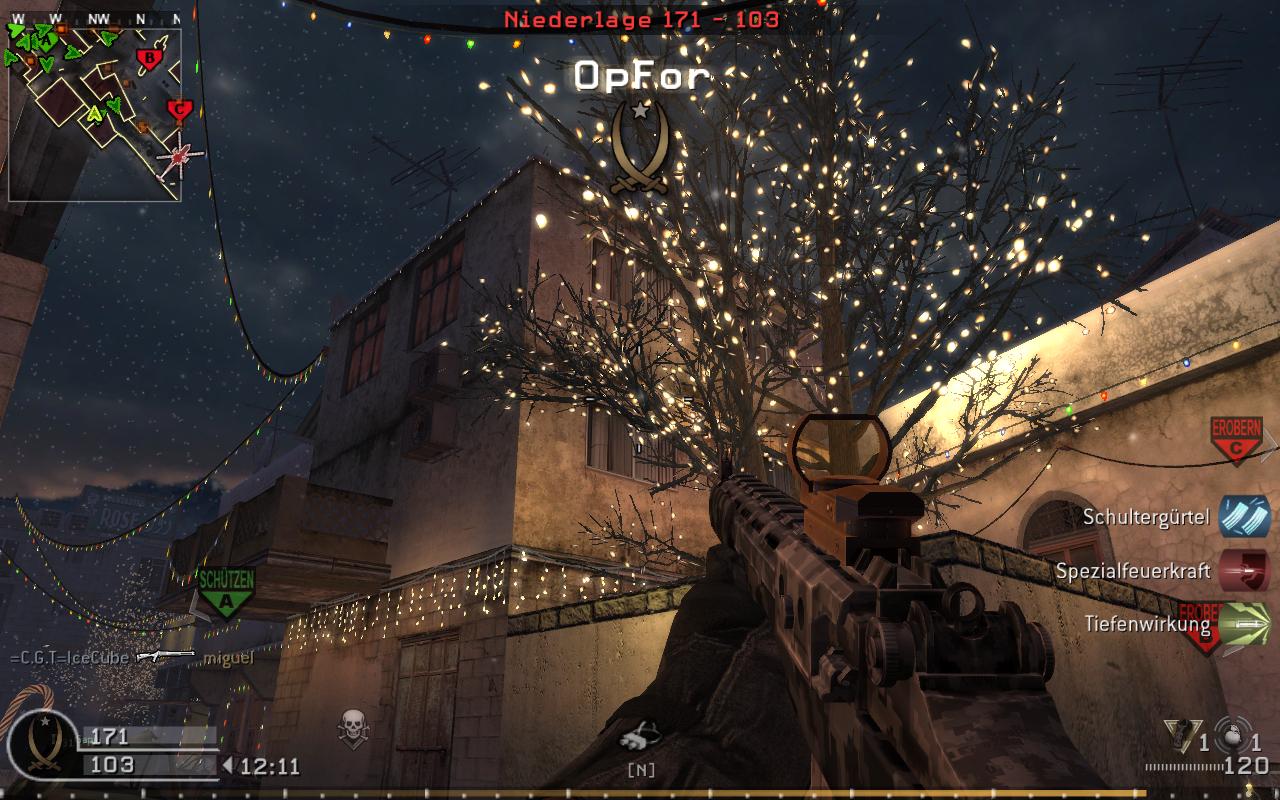Click the skull icon on the HUD
This screenshot has height=800, width=1280.
tap(352, 727)
